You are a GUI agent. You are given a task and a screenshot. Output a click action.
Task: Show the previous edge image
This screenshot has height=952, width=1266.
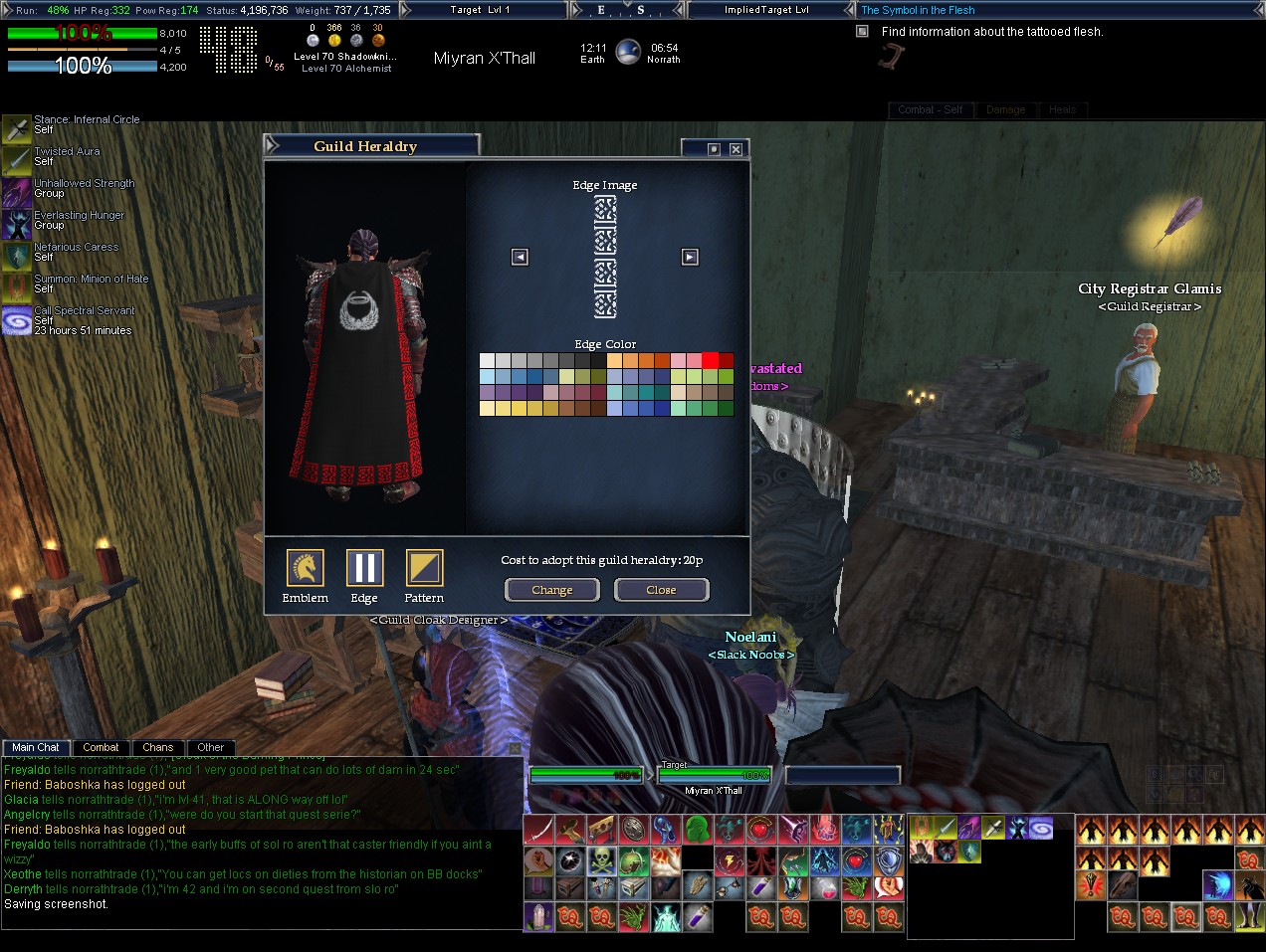point(520,258)
